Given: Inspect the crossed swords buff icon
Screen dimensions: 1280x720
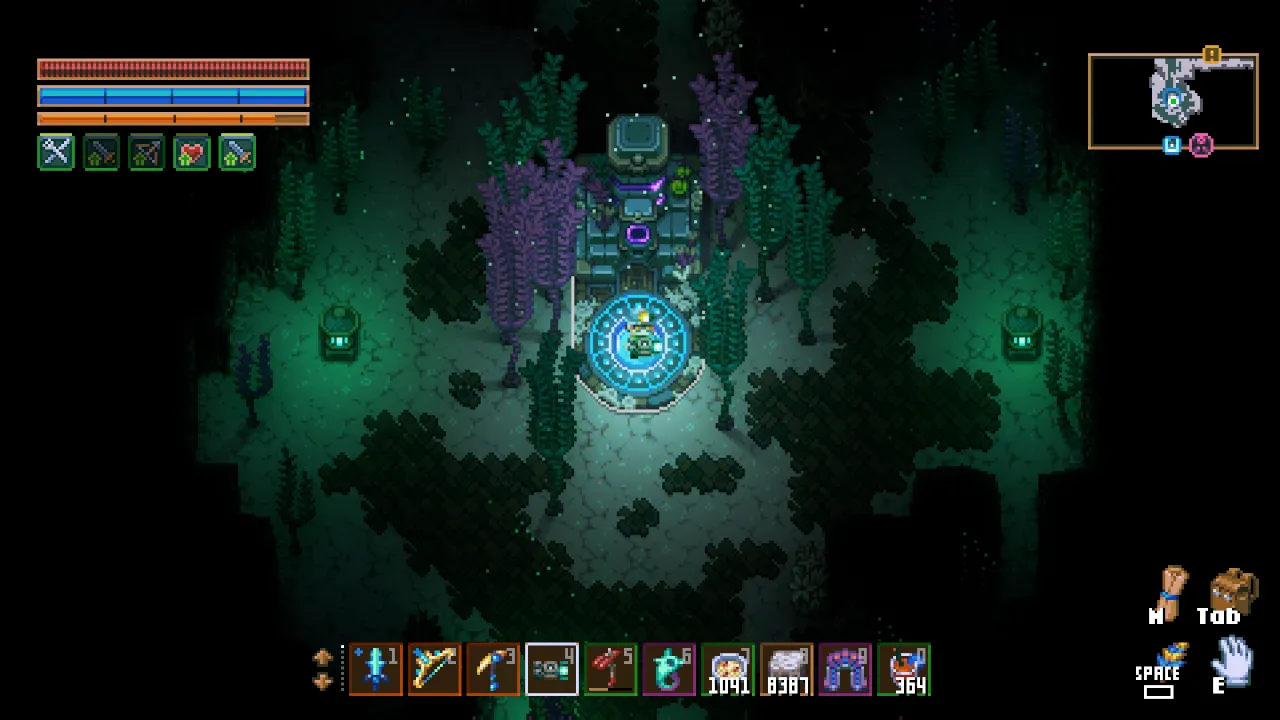Looking at the screenshot, I should pyautogui.click(x=57, y=153).
